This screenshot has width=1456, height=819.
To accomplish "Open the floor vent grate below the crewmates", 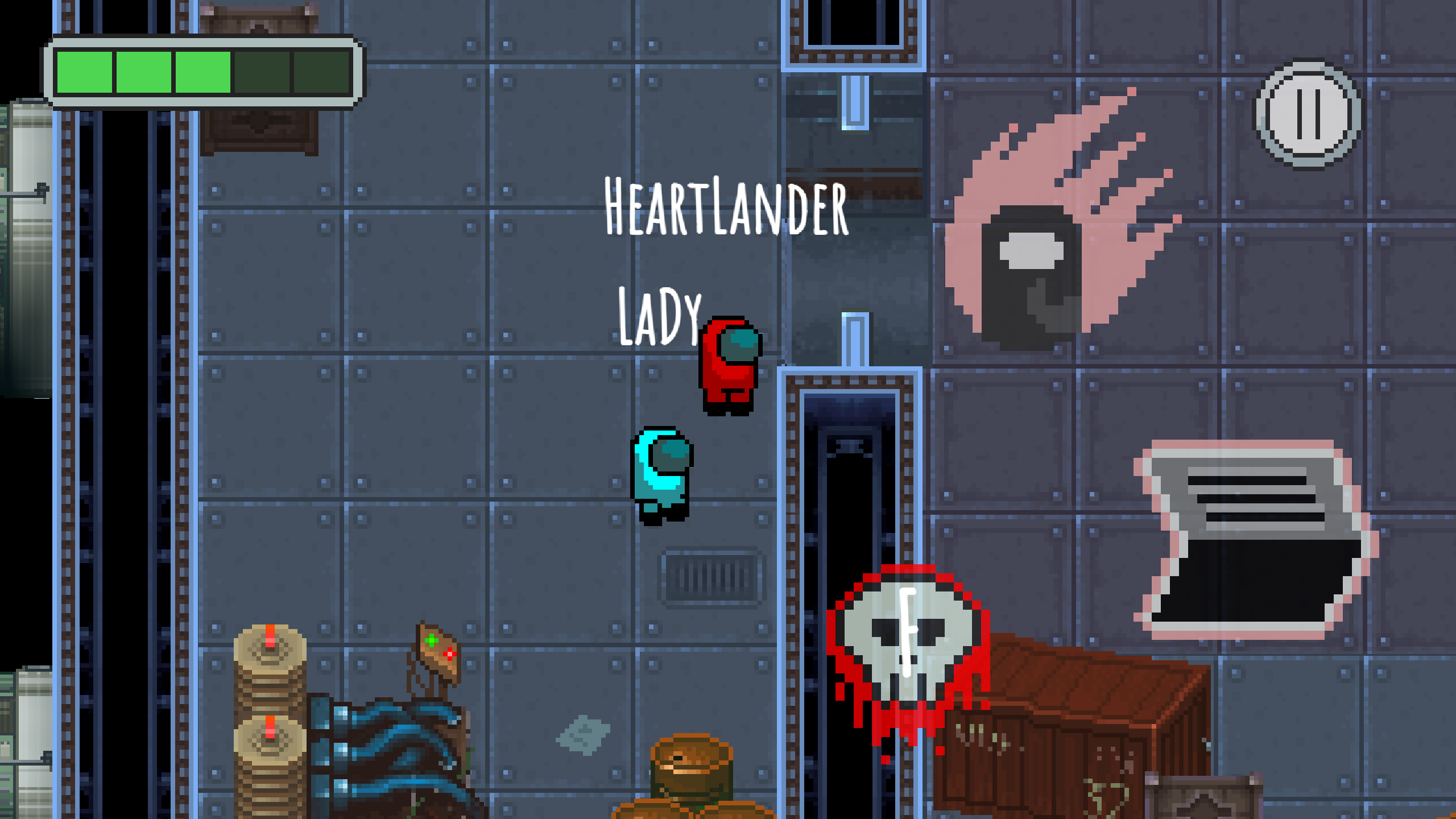I will pyautogui.click(x=714, y=577).
